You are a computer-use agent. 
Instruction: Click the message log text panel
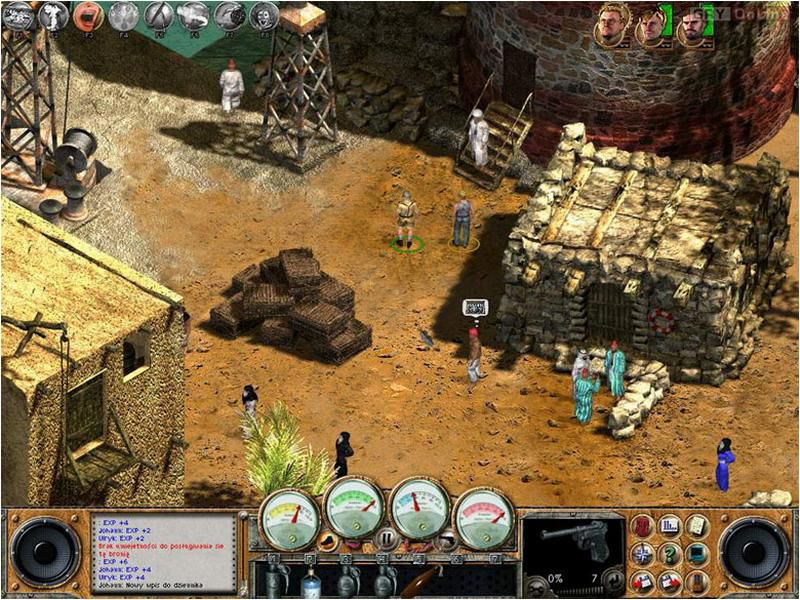coord(164,551)
